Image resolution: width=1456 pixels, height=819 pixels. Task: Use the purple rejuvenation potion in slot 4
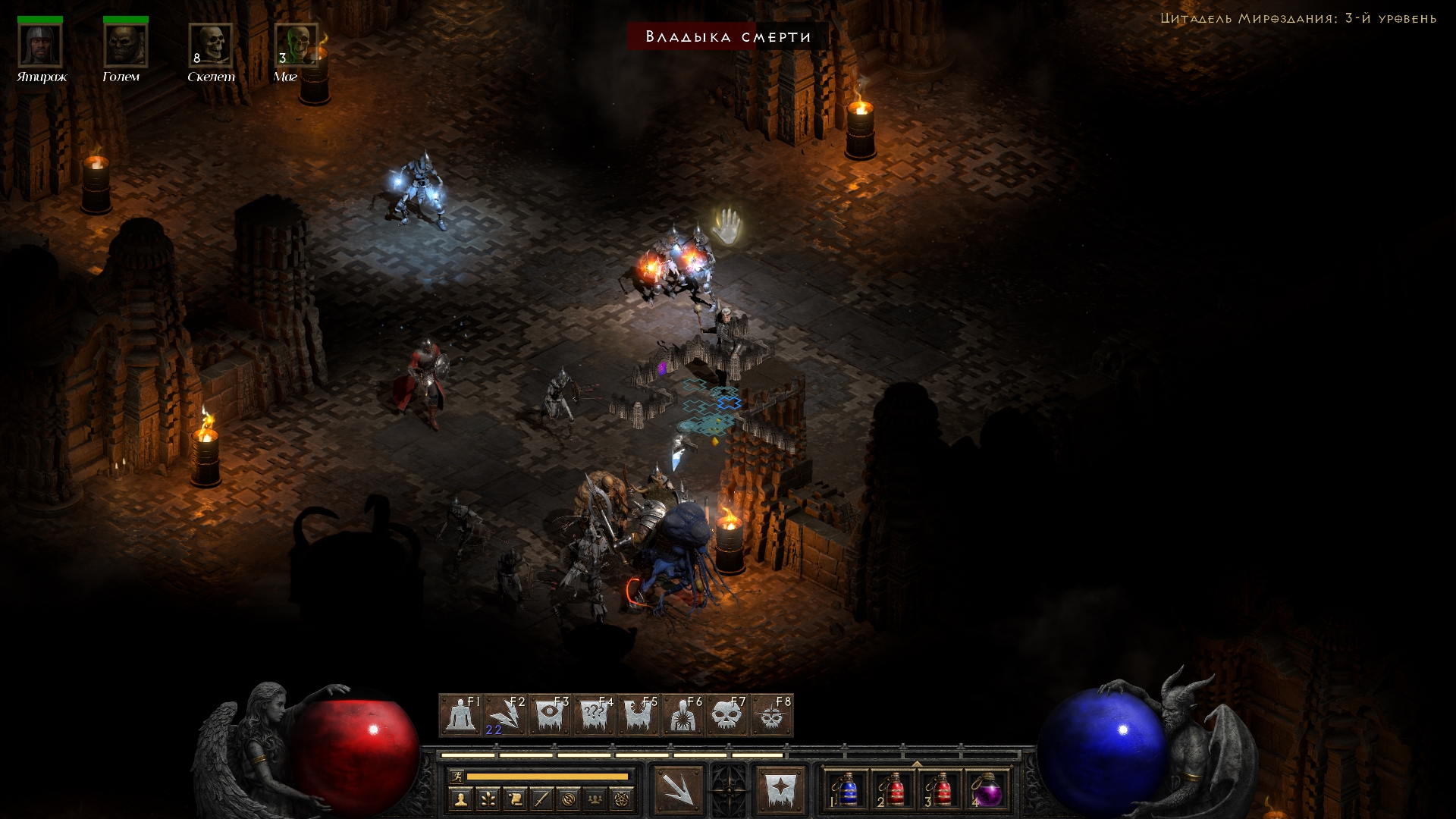coord(987,791)
